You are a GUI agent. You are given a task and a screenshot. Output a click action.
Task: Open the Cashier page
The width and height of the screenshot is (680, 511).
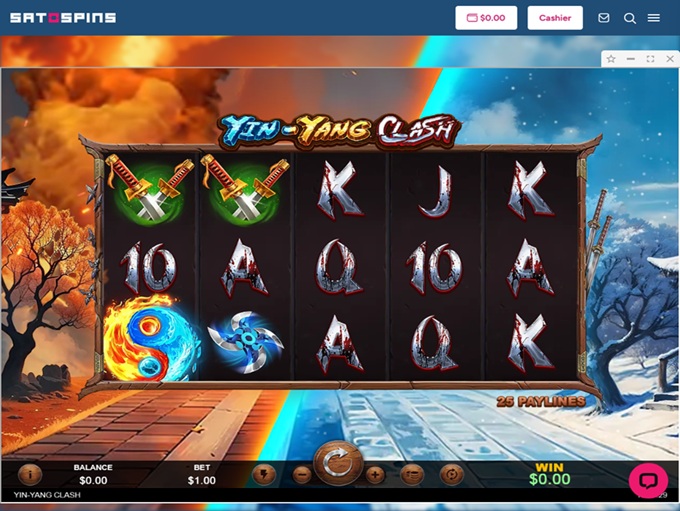pyautogui.click(x=555, y=18)
